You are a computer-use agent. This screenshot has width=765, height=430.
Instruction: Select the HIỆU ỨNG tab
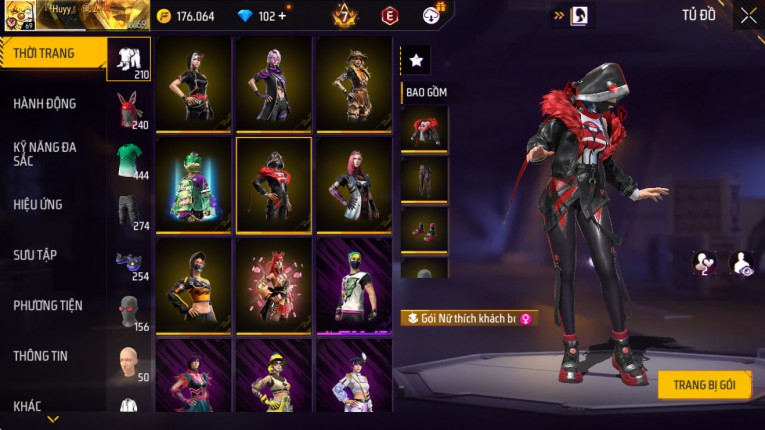38,205
